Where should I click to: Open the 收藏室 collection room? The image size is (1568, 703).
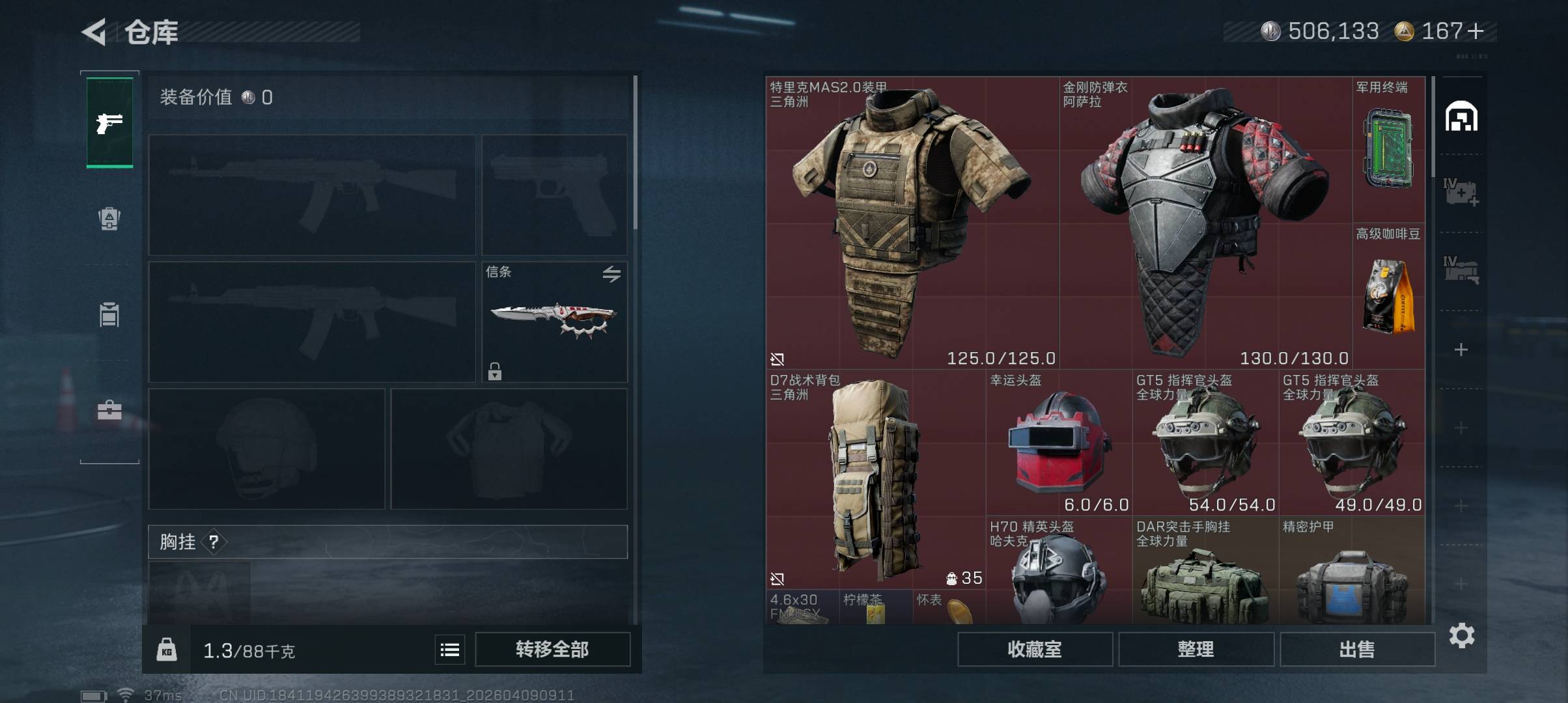(1034, 649)
